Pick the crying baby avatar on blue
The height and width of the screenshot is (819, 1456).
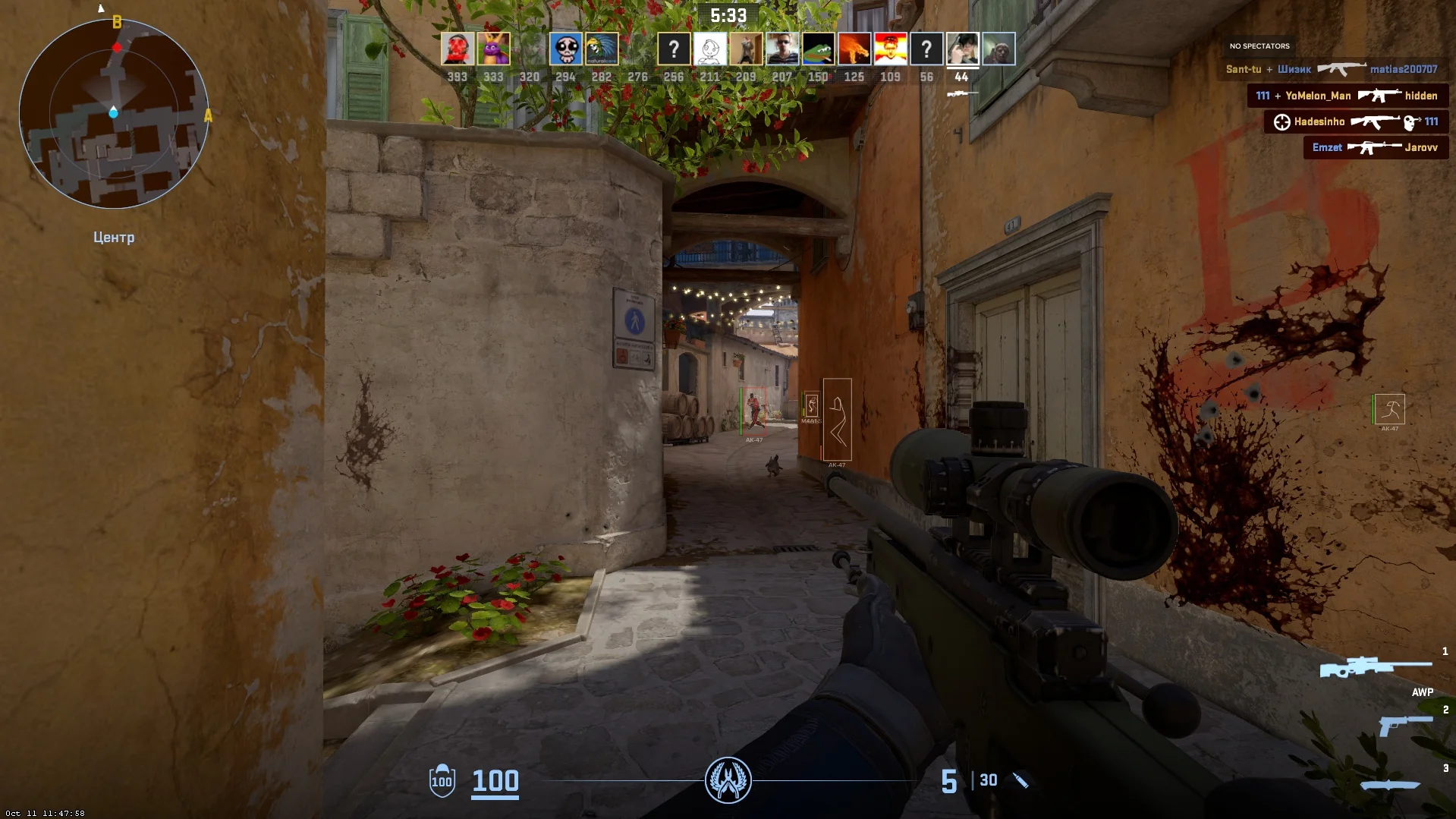(x=565, y=49)
